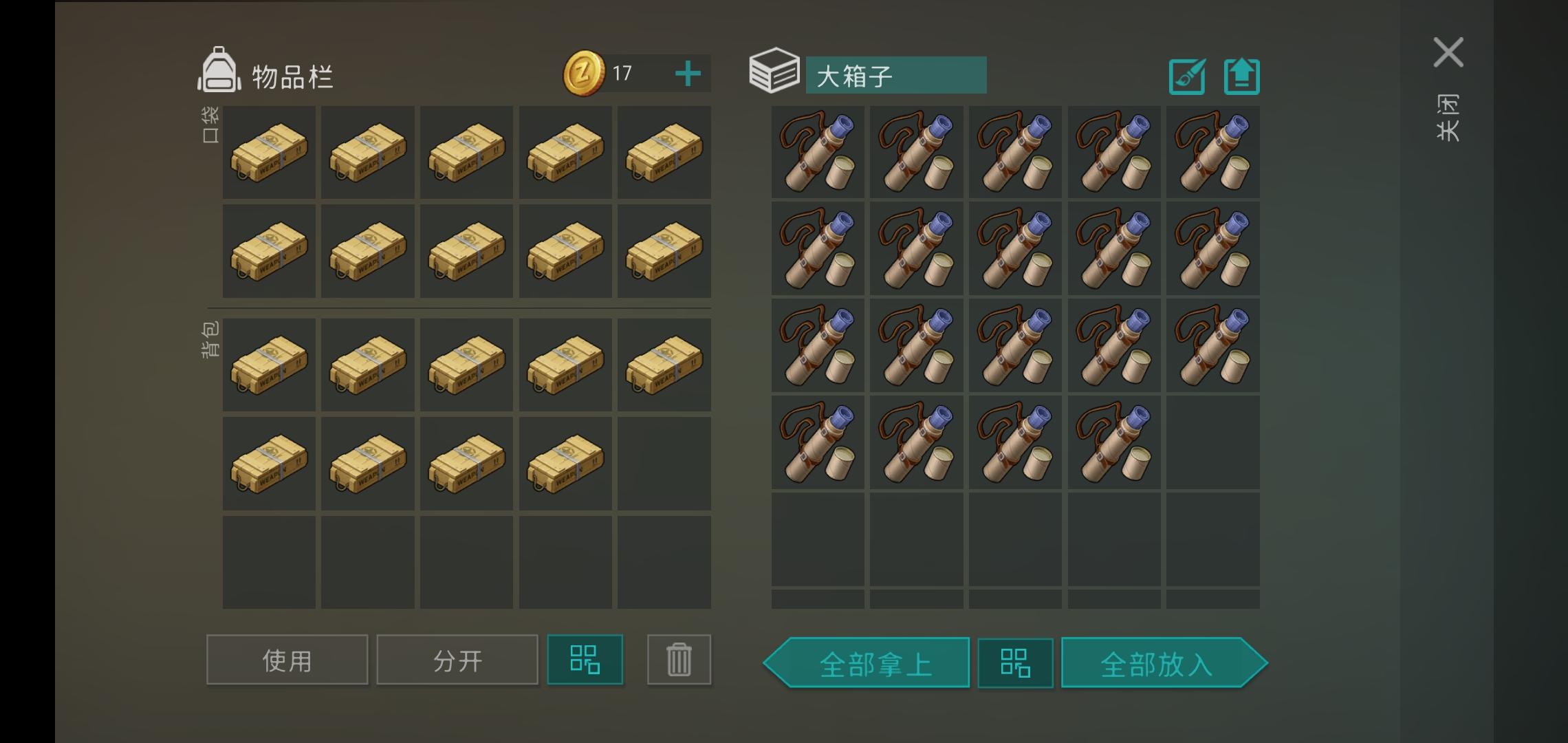Viewport: 1568px width, 743px height.
Task: Click the sort icon between the chest buttons
Action: pyautogui.click(x=1016, y=663)
